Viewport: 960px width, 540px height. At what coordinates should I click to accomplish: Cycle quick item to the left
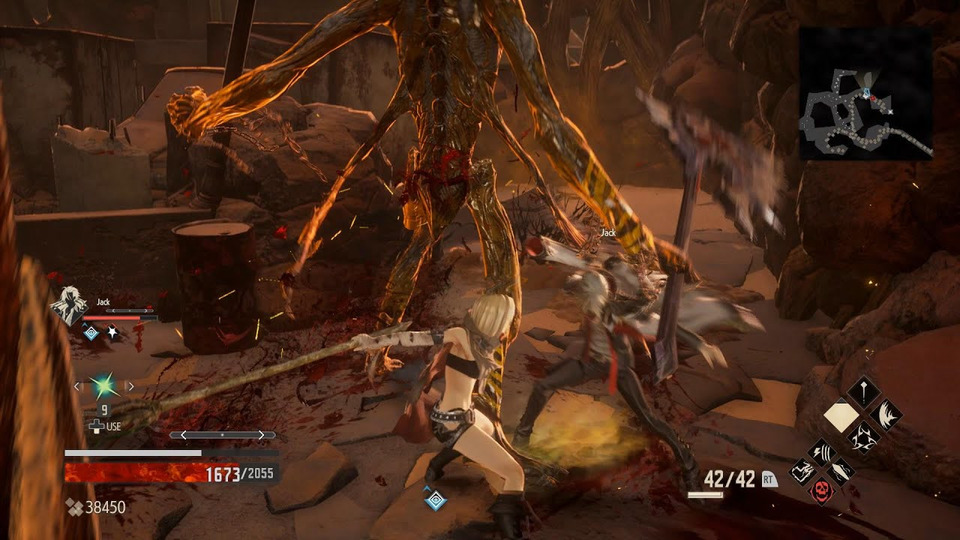76,385
